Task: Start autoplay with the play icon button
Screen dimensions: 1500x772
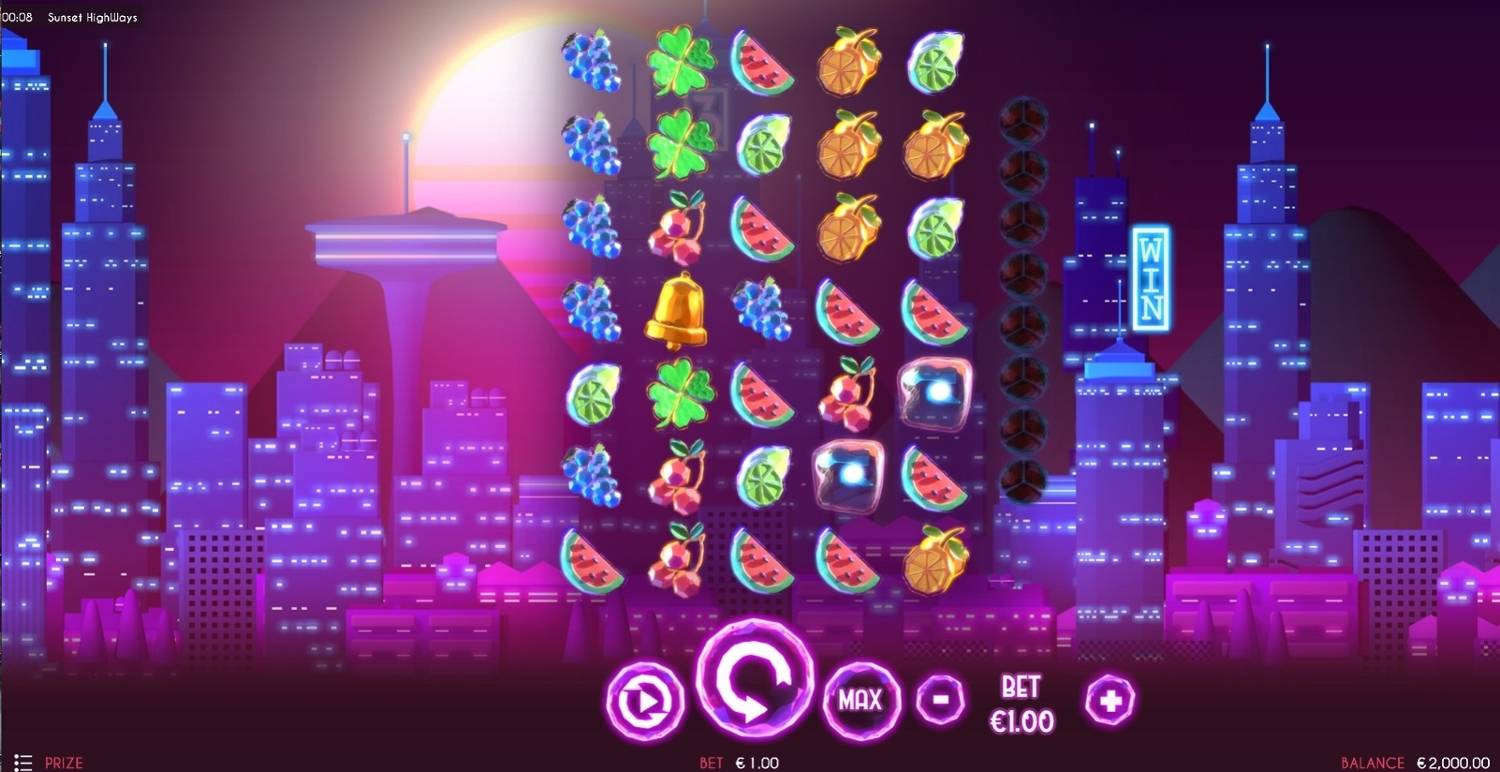Action: (645, 701)
